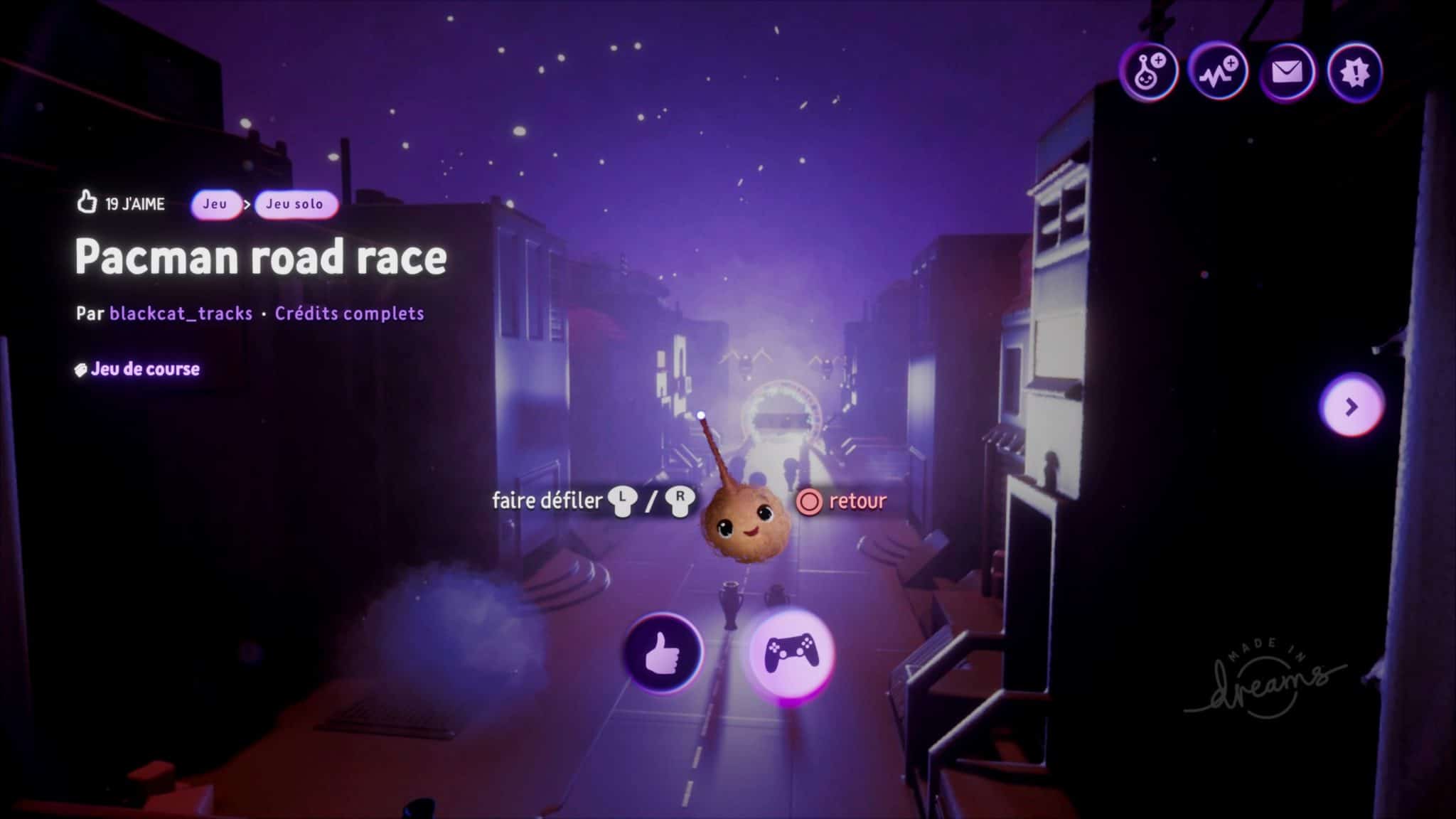Open the messages envelope icon
Screen dimensions: 1456x819
point(1286,72)
